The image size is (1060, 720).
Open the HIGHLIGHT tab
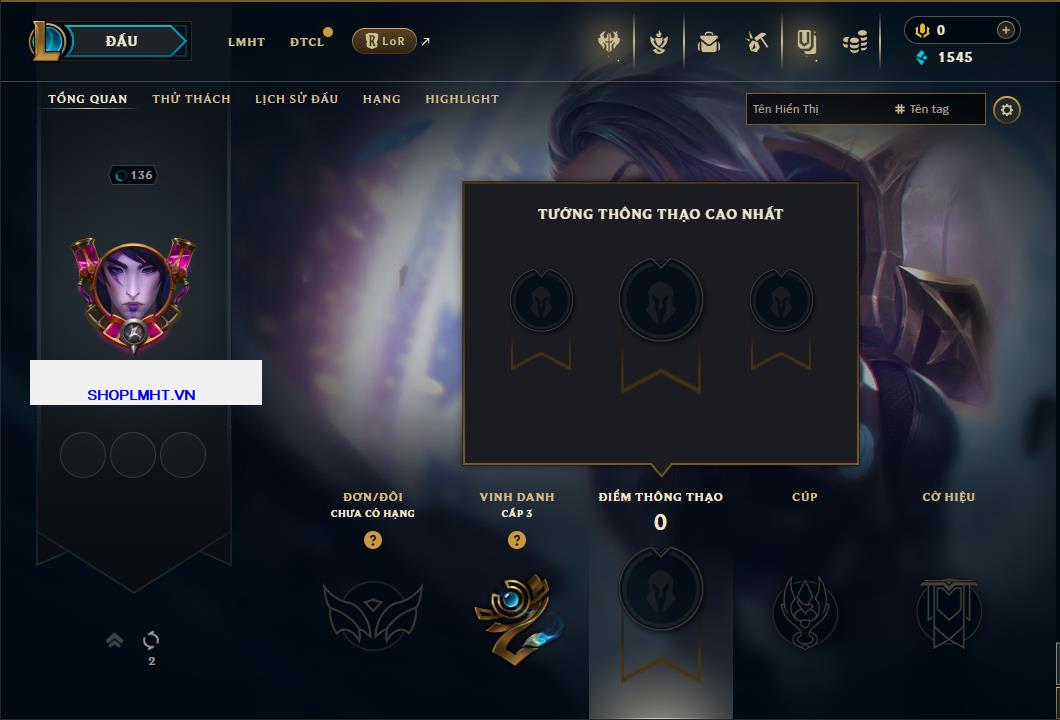461,99
